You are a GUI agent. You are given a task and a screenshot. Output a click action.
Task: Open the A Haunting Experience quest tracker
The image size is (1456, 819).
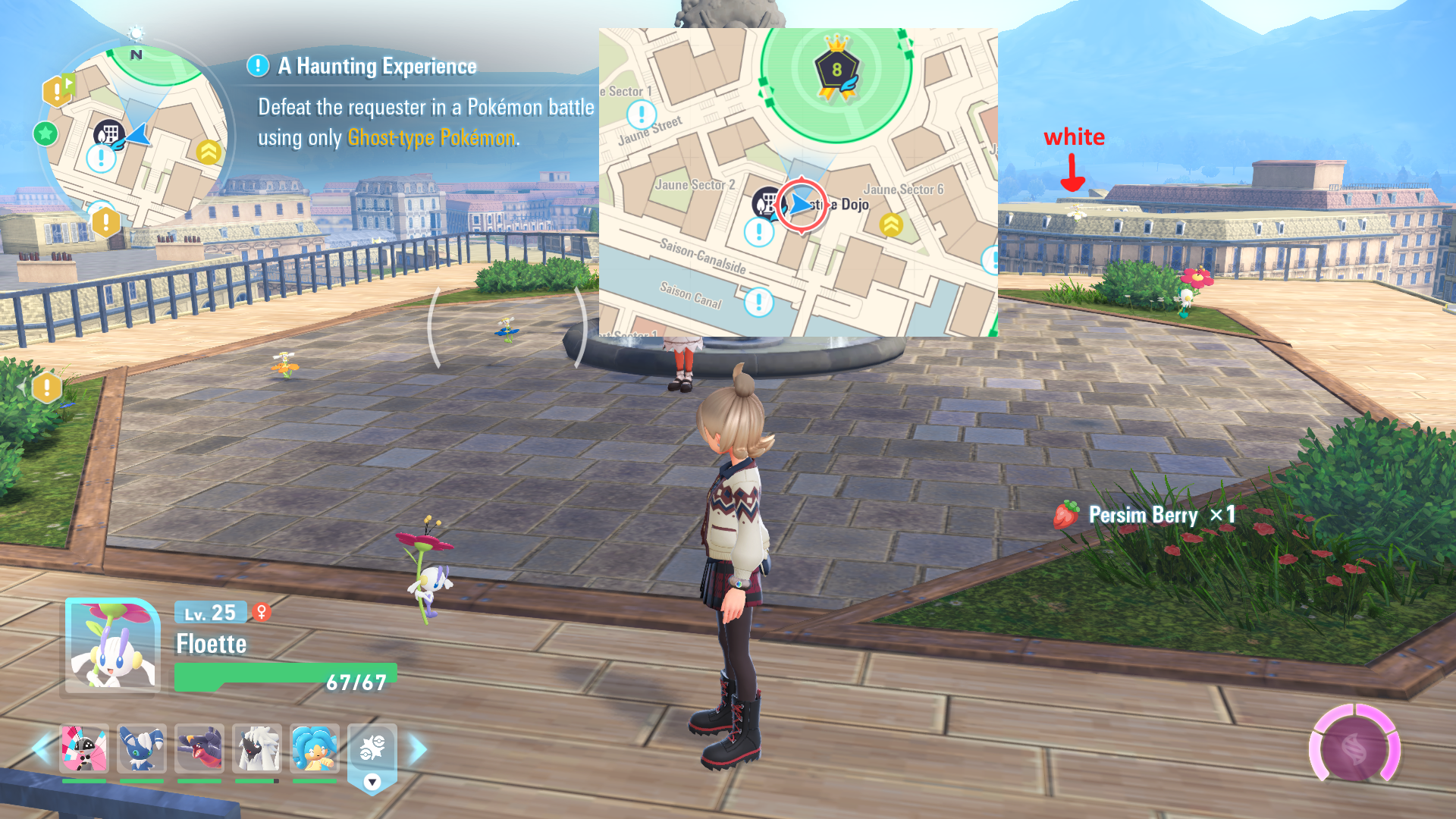click(x=377, y=67)
